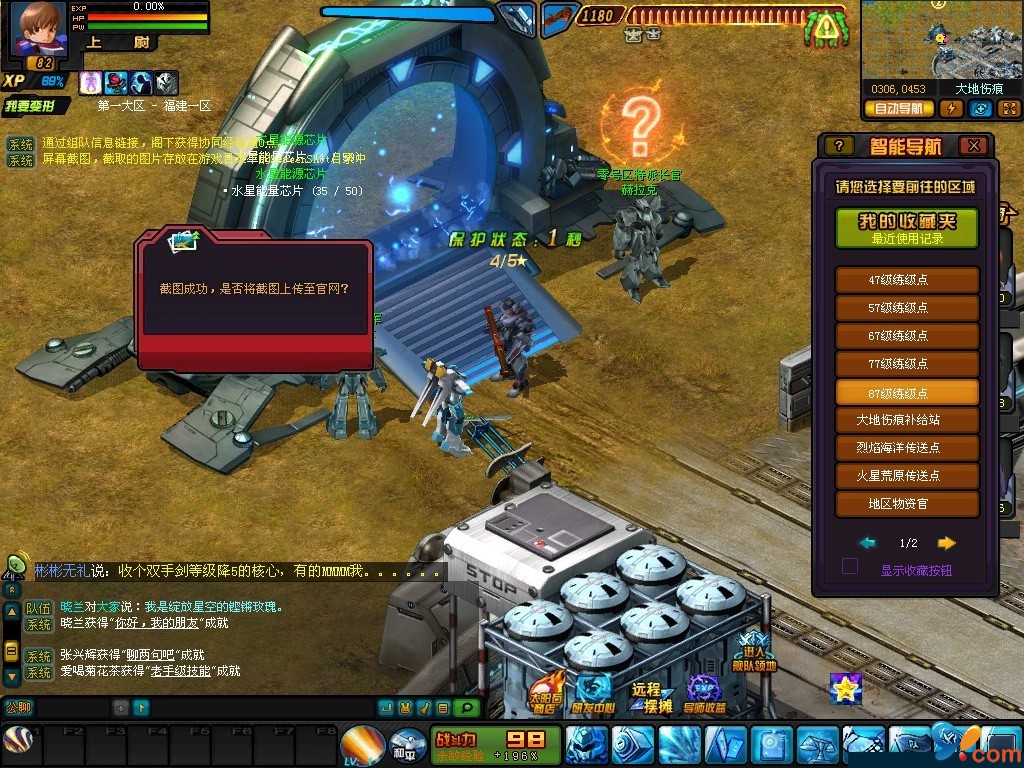Open the player portrait avatar
Image resolution: width=1024 pixels, height=768 pixels.
click(x=38, y=30)
